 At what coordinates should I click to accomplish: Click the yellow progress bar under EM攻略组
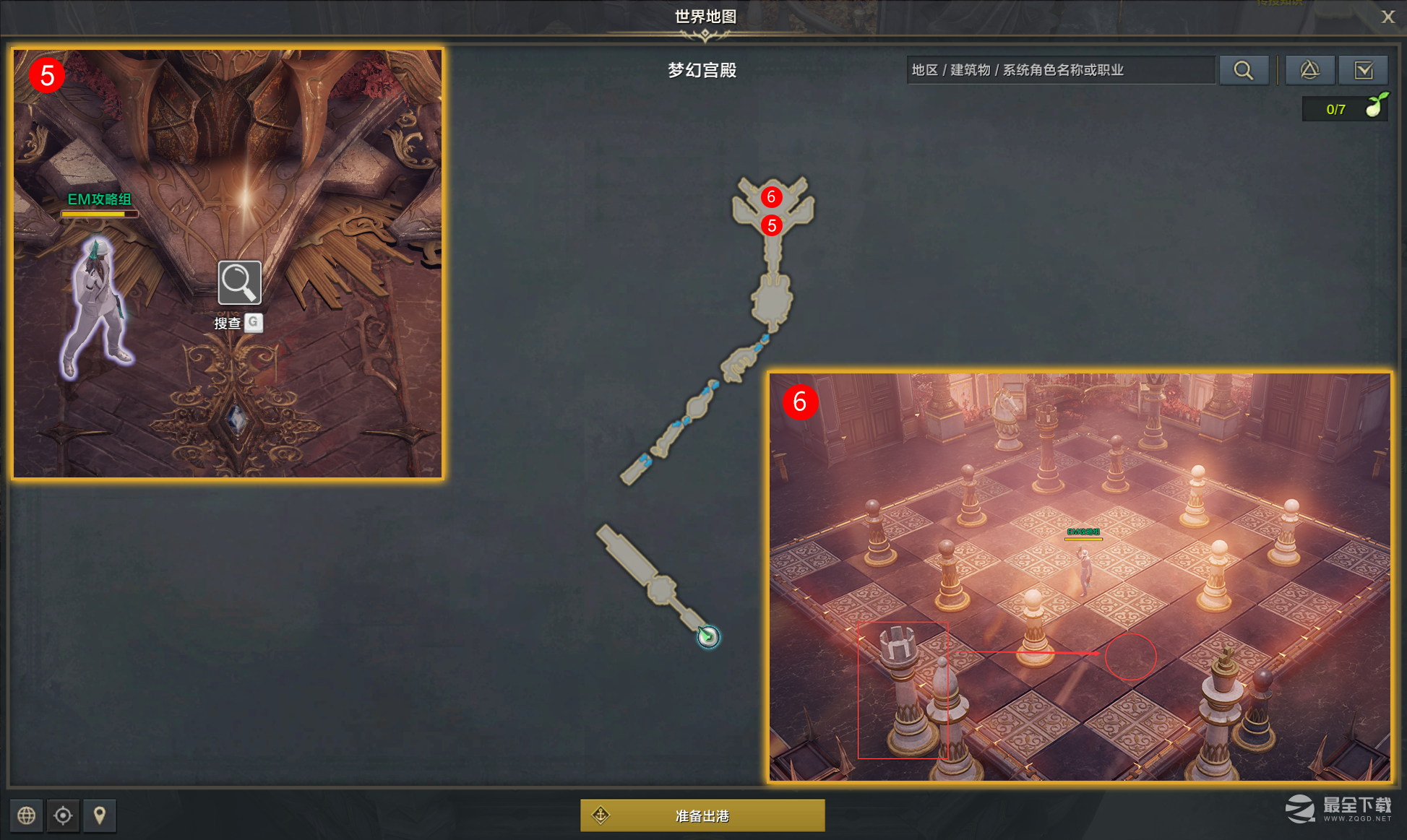pyautogui.click(x=100, y=213)
